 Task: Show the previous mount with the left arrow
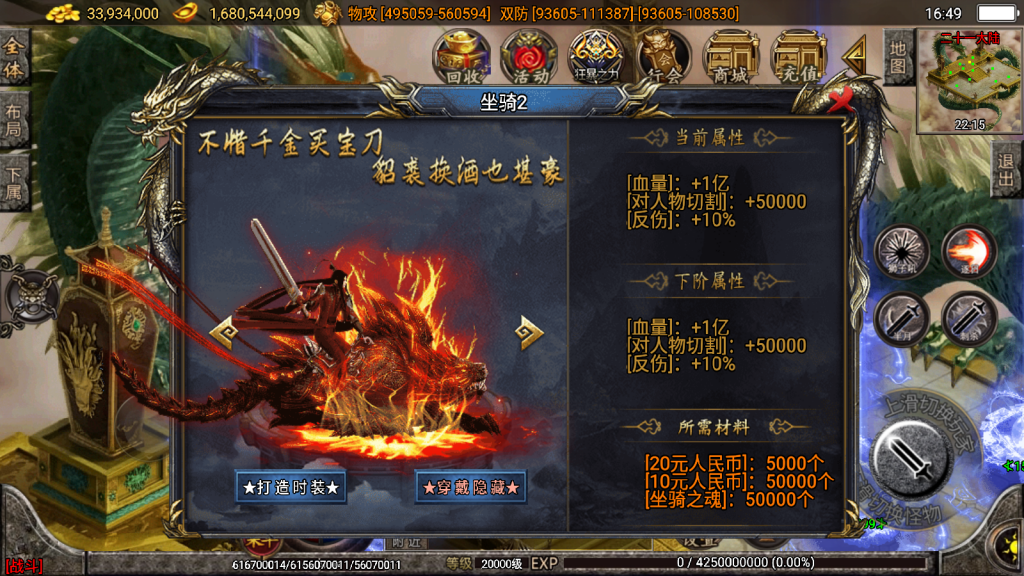pos(222,331)
